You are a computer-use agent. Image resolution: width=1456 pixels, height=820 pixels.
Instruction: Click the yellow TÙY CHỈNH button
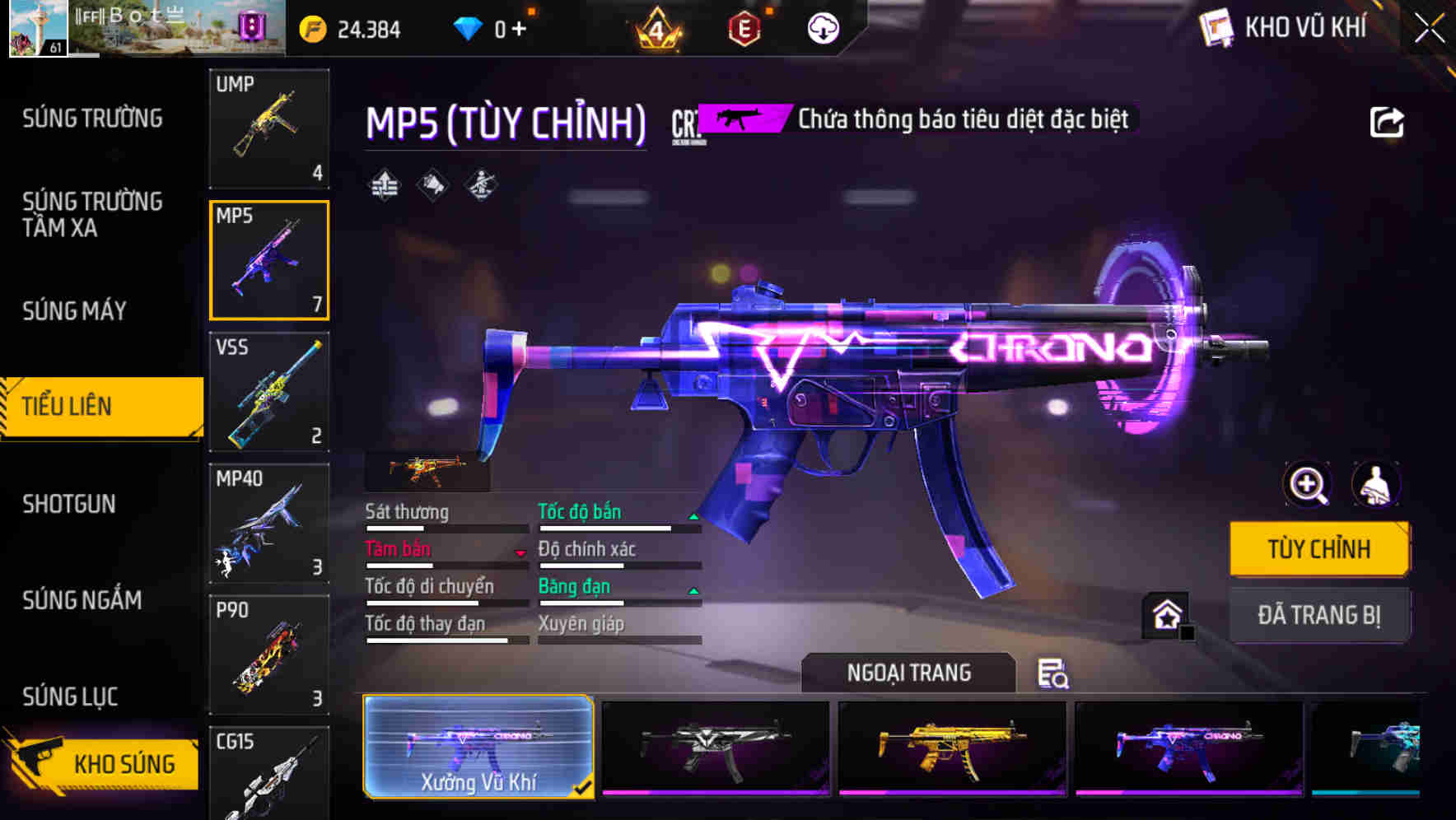click(x=1318, y=548)
